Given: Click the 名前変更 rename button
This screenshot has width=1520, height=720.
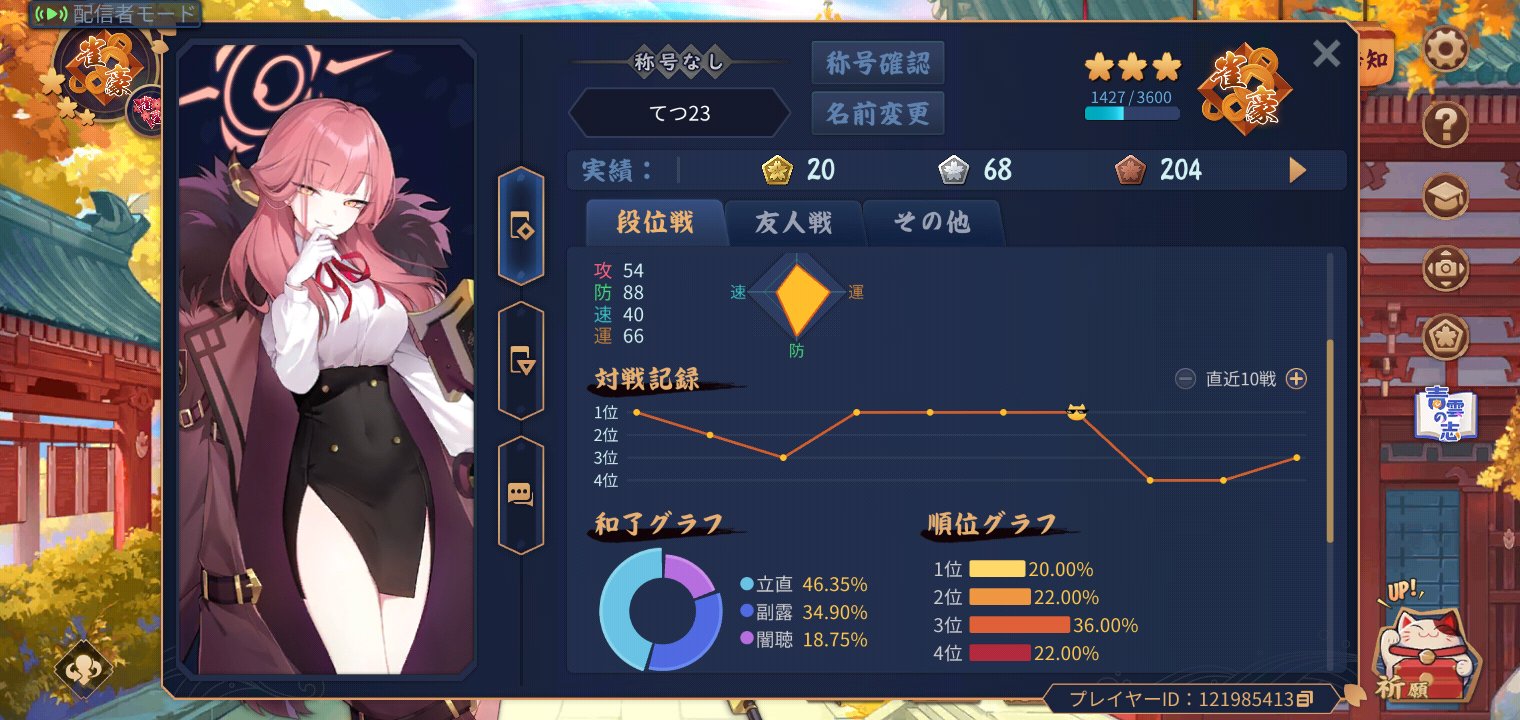Looking at the screenshot, I should tap(877, 113).
